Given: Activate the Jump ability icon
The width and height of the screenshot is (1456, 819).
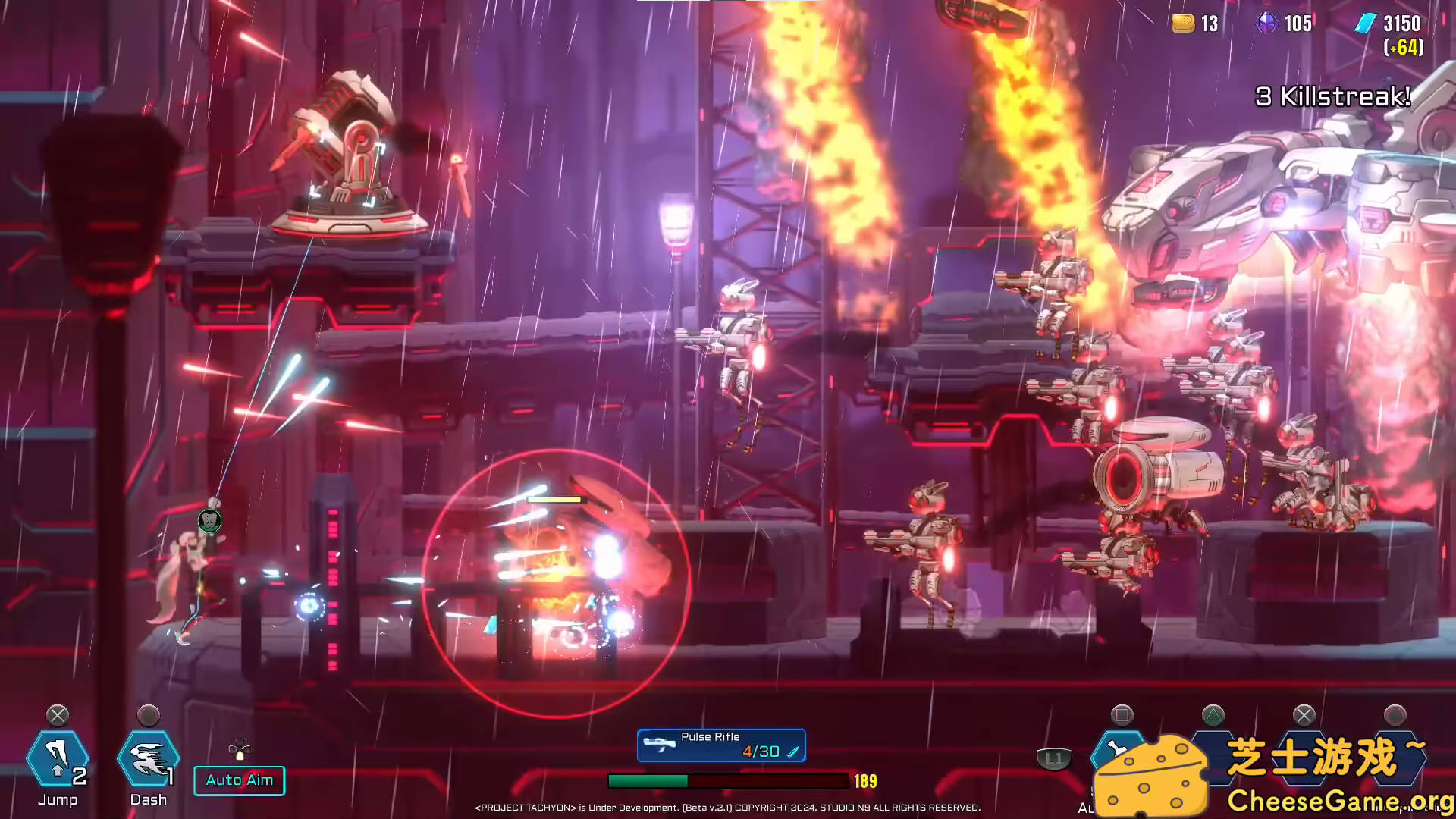Looking at the screenshot, I should (x=58, y=759).
